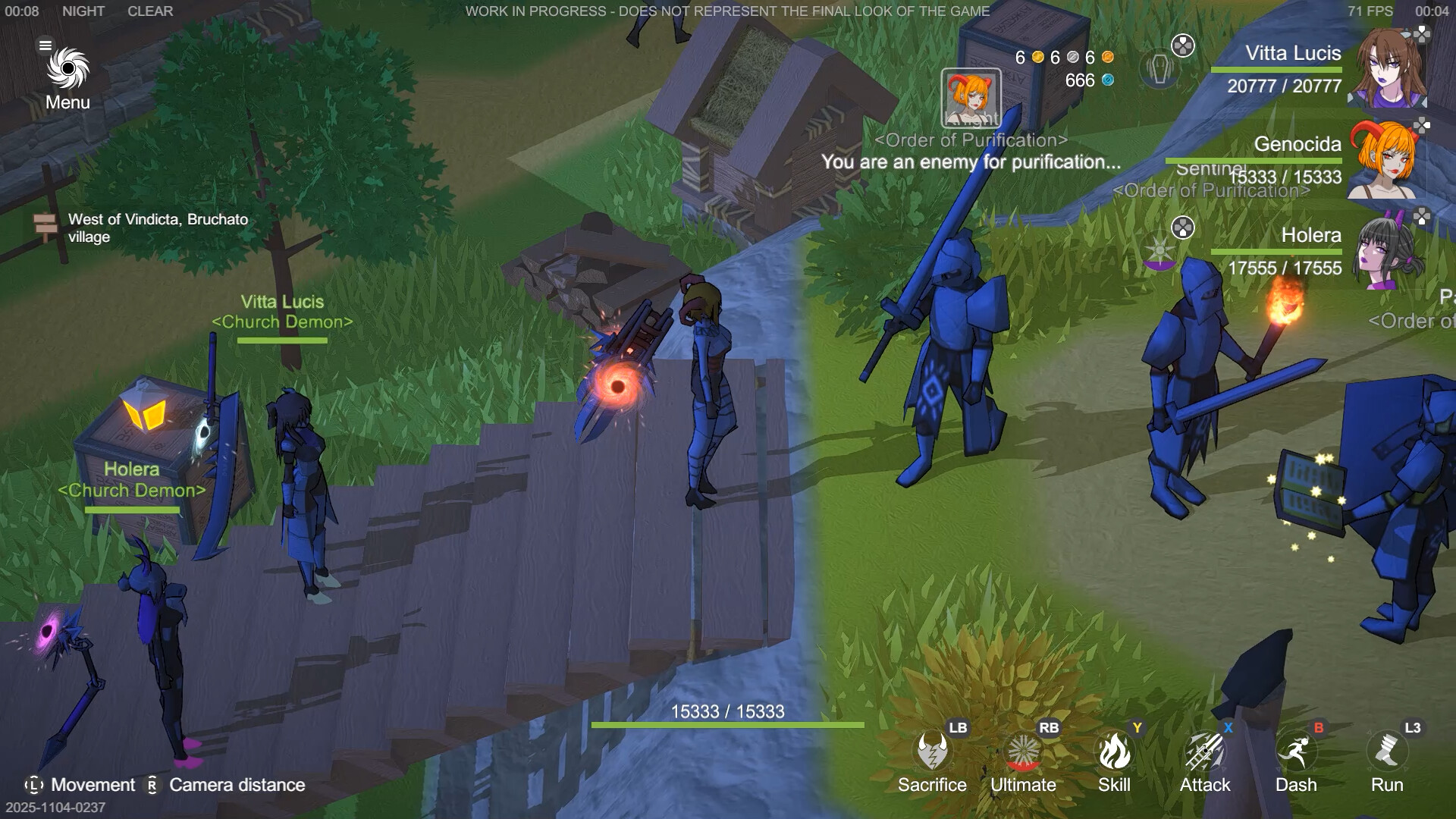Toggle the d-pad control above Genocida nameplate
This screenshot has height=819, width=1456.
coord(1420,124)
